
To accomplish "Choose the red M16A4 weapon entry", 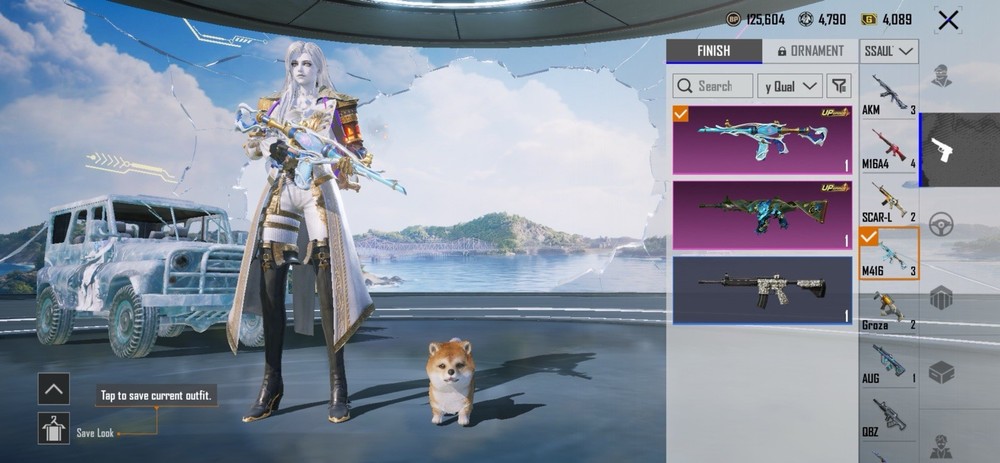I will 888,146.
